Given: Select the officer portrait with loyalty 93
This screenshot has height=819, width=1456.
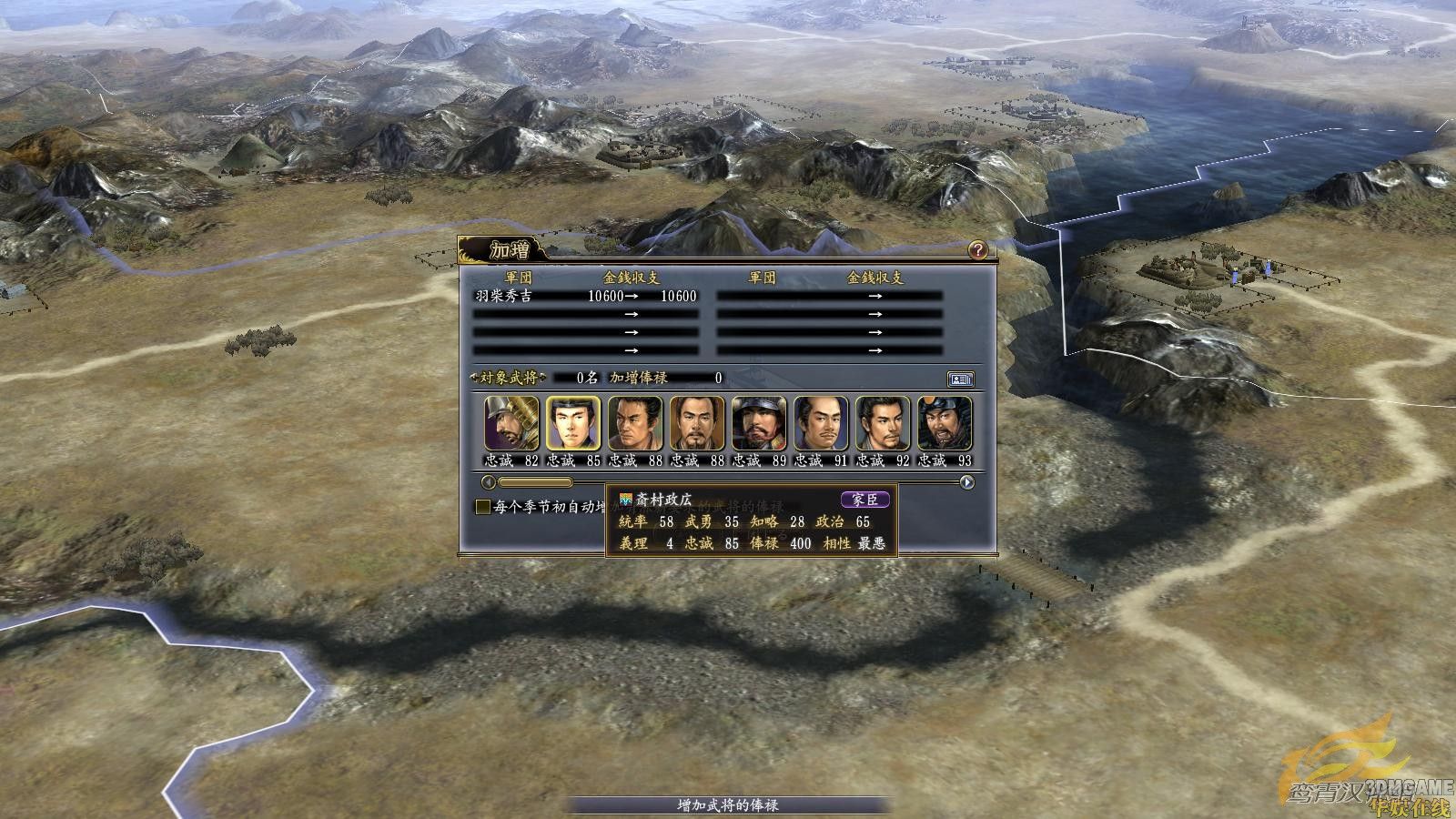Looking at the screenshot, I should click(945, 423).
